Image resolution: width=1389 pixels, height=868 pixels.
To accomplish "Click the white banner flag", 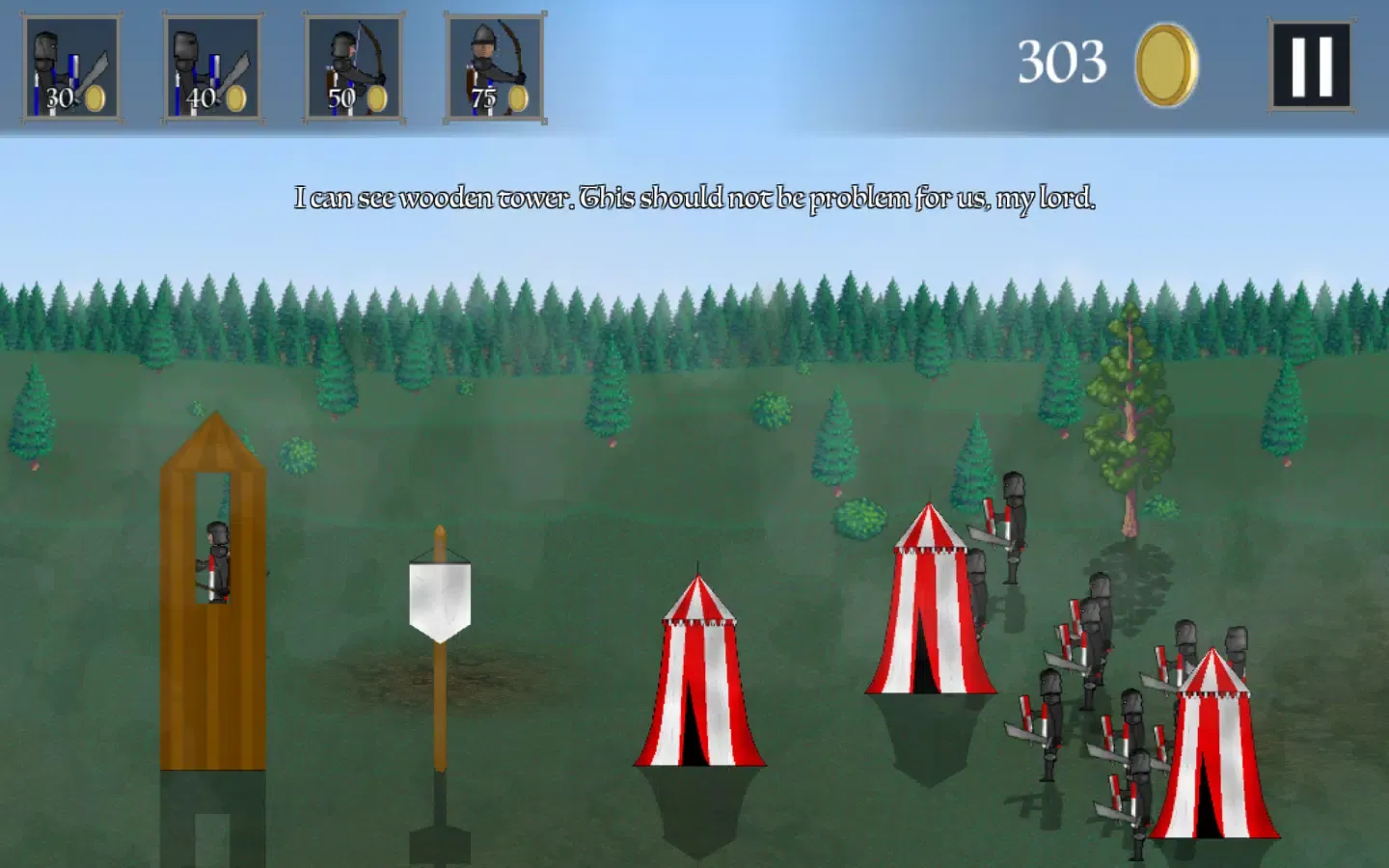I will (x=440, y=598).
